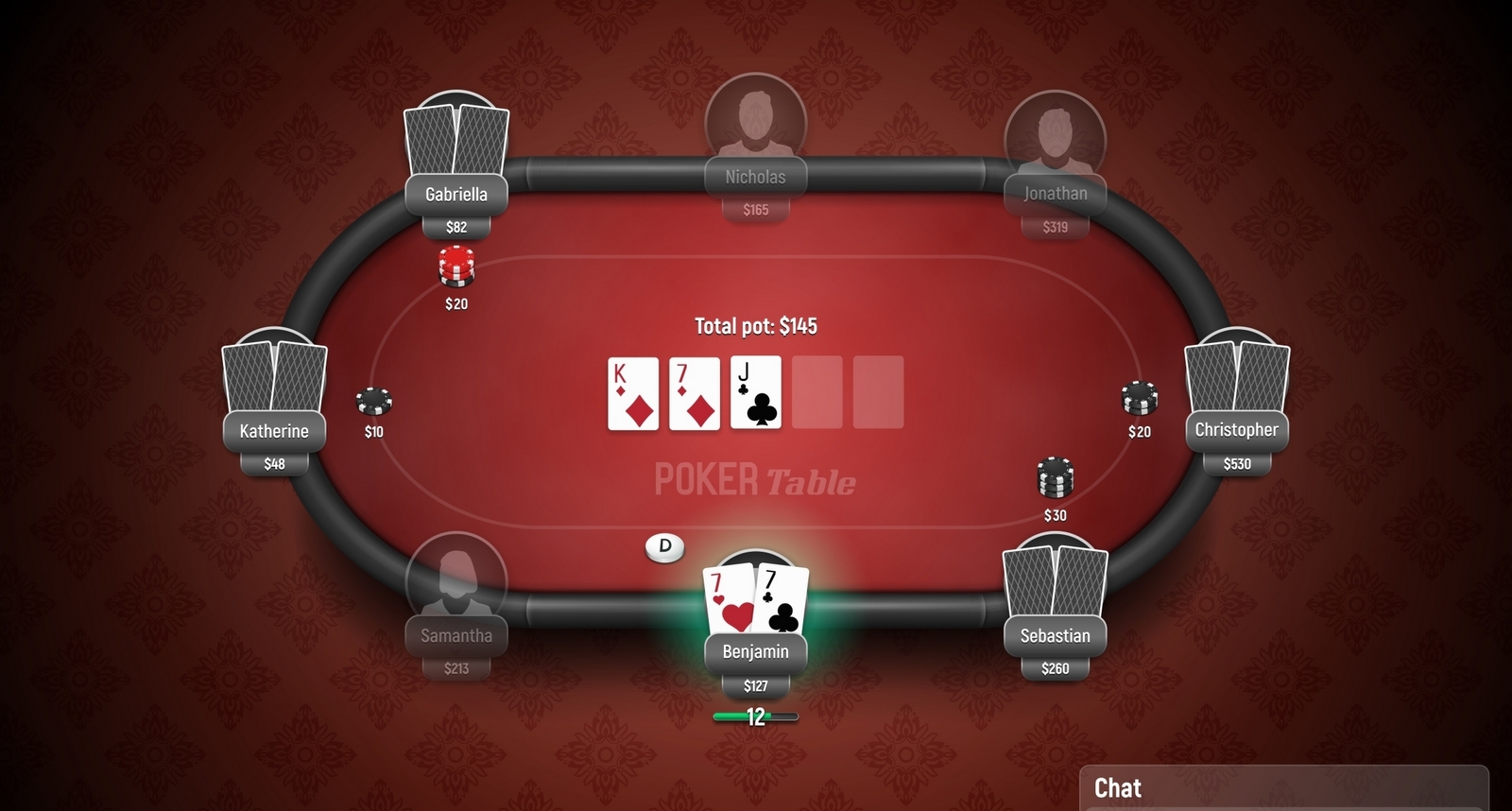Screen dimensions: 1512x811
Task: Click the seven of hearts hole card
Action: point(729,601)
